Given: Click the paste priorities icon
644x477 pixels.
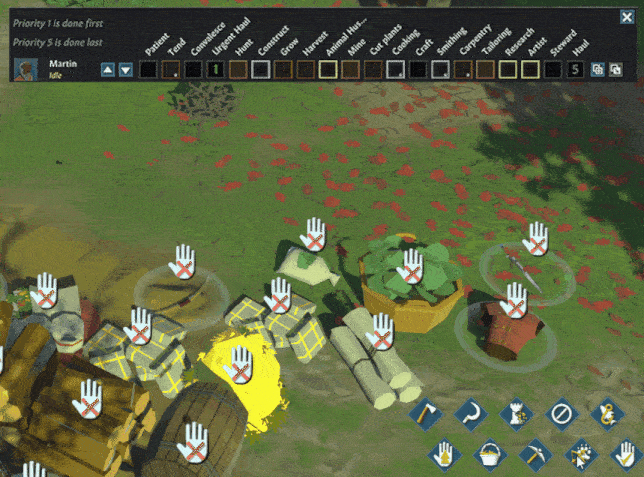Looking at the screenshot, I should coord(614,70).
